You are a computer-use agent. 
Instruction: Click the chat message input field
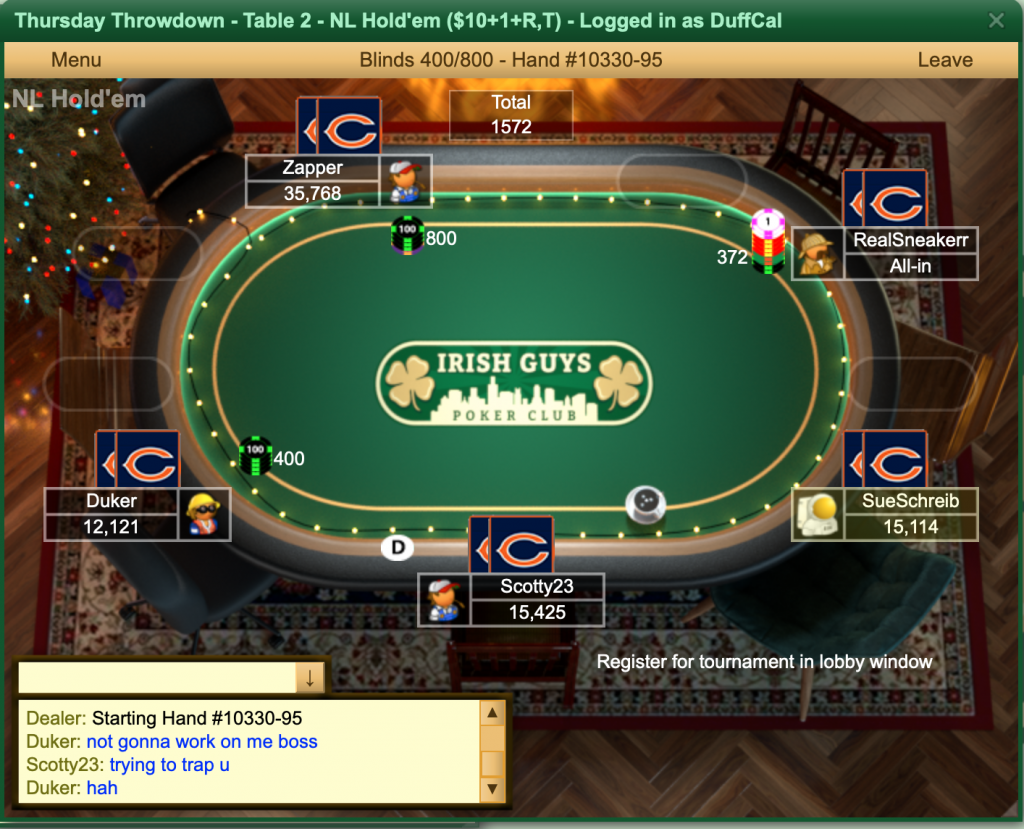pyautogui.click(x=158, y=677)
